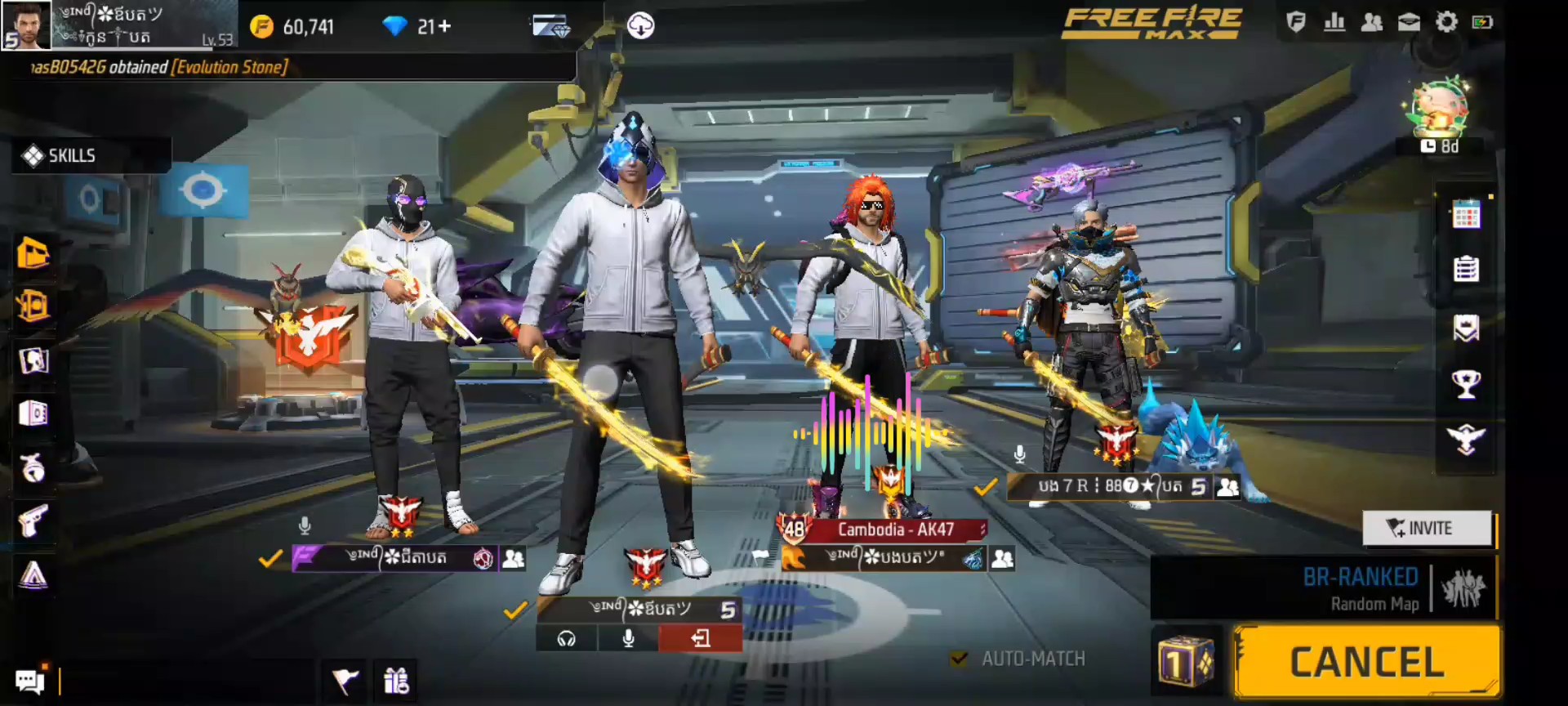Open the mission clipboard icon
This screenshot has height=706, width=1568.
(1466, 269)
